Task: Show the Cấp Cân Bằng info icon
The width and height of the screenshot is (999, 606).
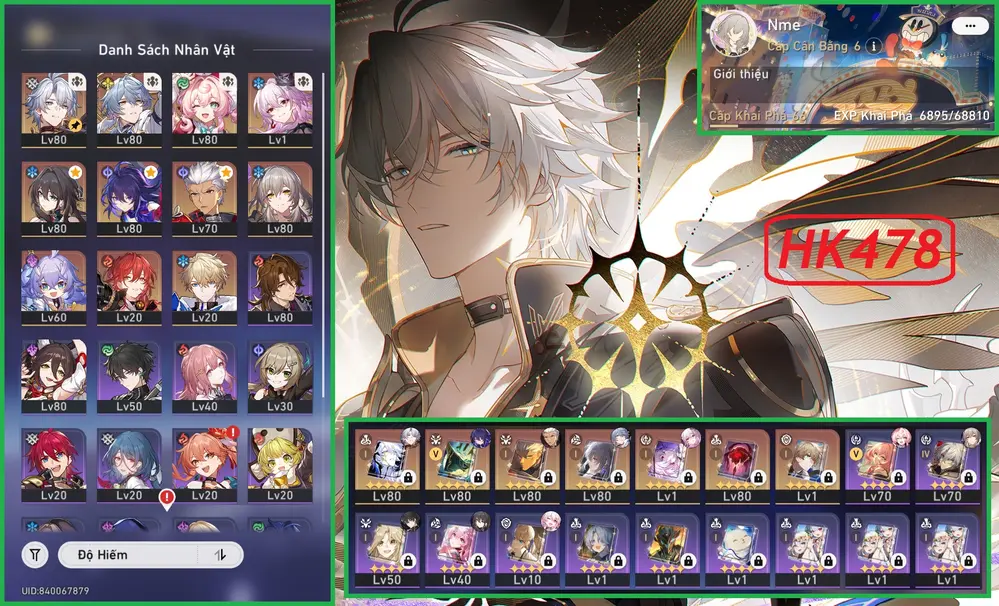Action: coord(873,46)
